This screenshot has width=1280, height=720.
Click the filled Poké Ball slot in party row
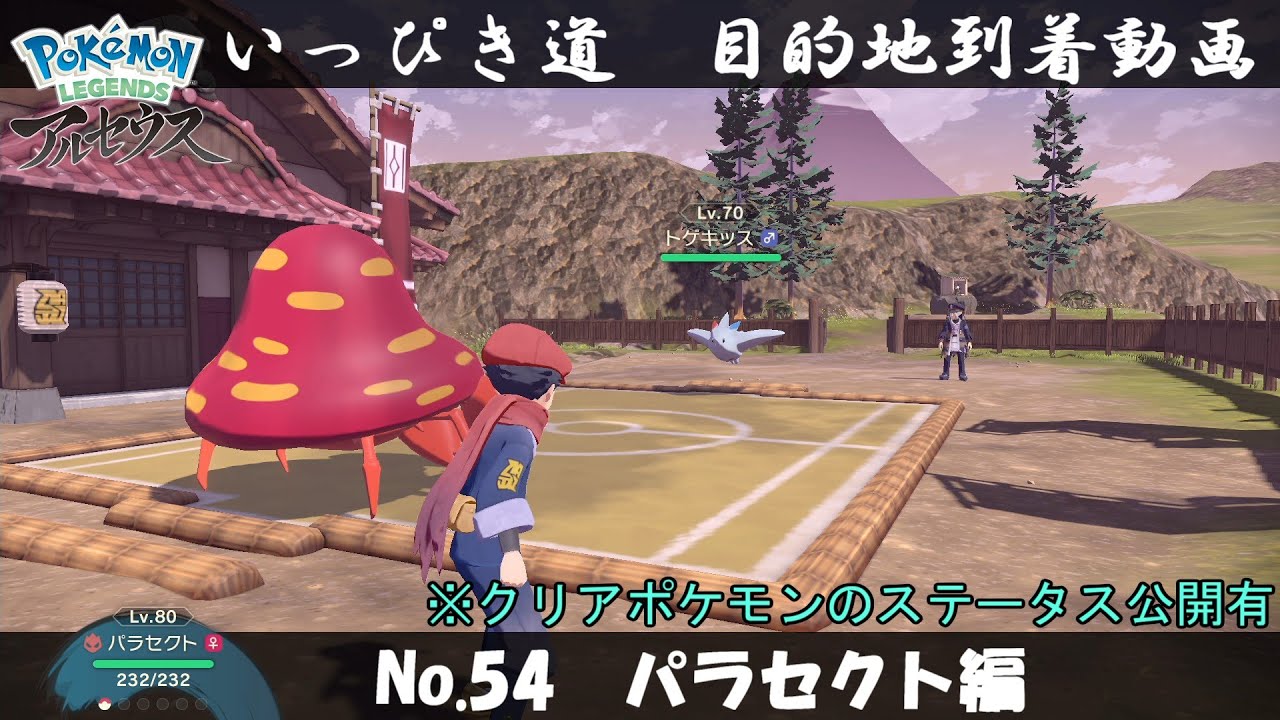click(104, 705)
